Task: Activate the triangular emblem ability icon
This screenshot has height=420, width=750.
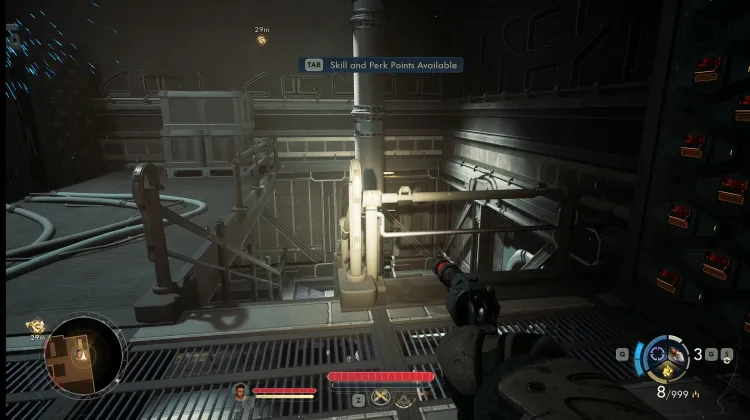Action: 404,400
